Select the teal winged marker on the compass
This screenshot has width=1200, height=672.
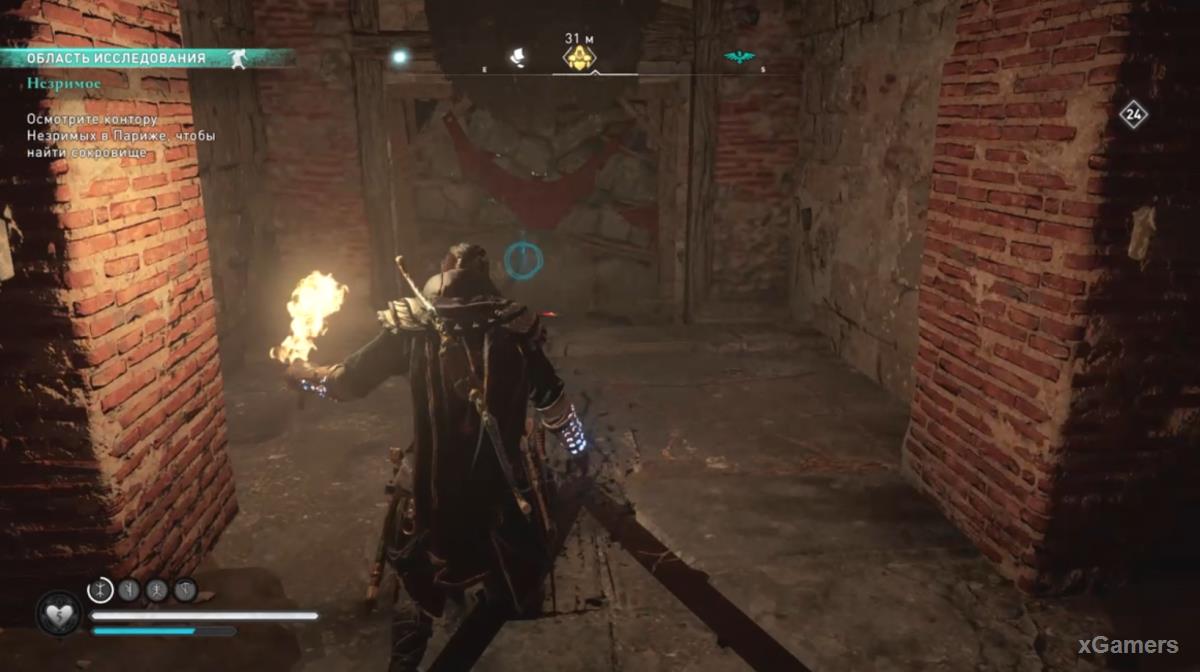tap(740, 58)
